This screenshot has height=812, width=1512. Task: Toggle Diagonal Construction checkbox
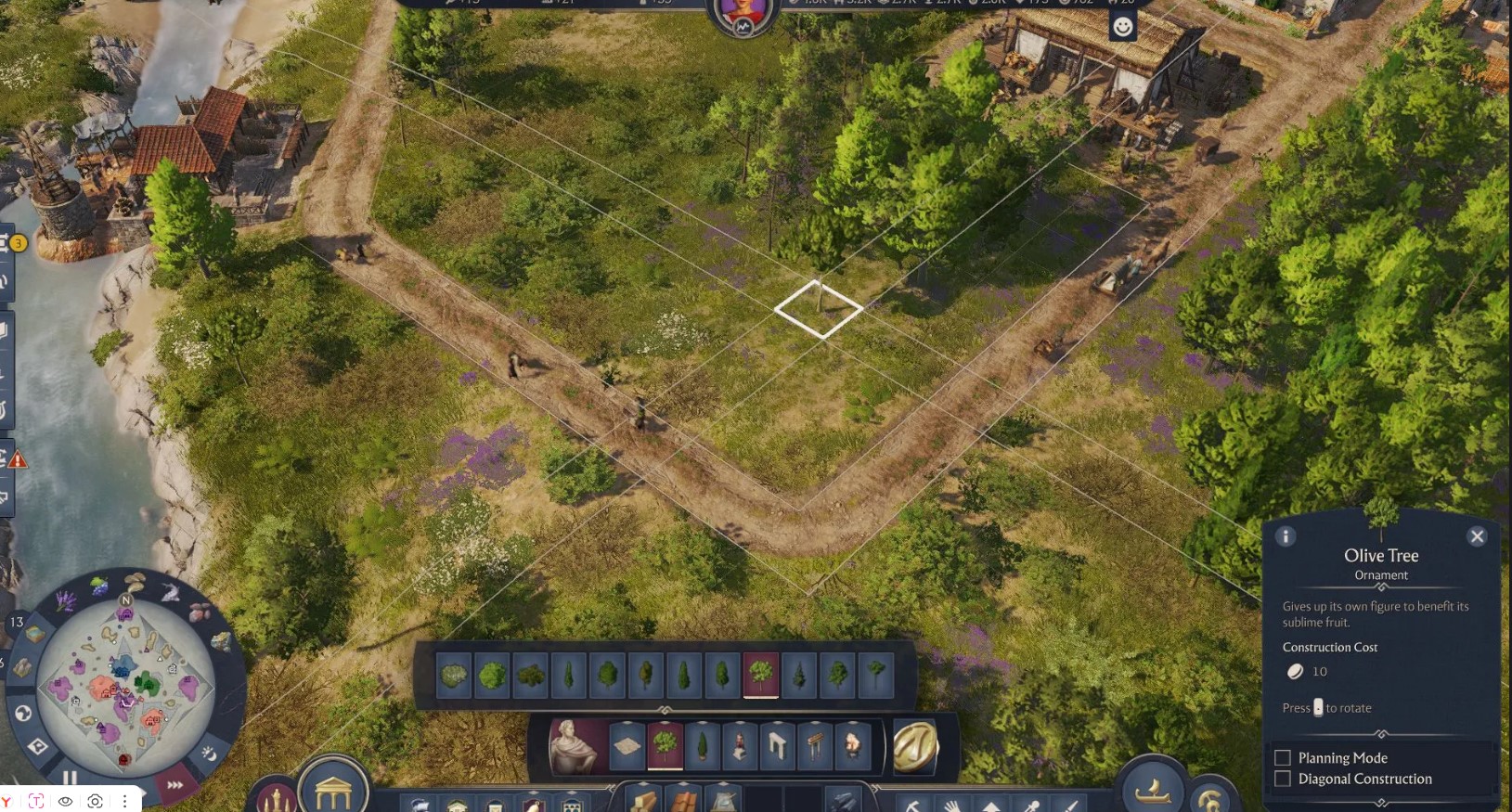(1283, 779)
